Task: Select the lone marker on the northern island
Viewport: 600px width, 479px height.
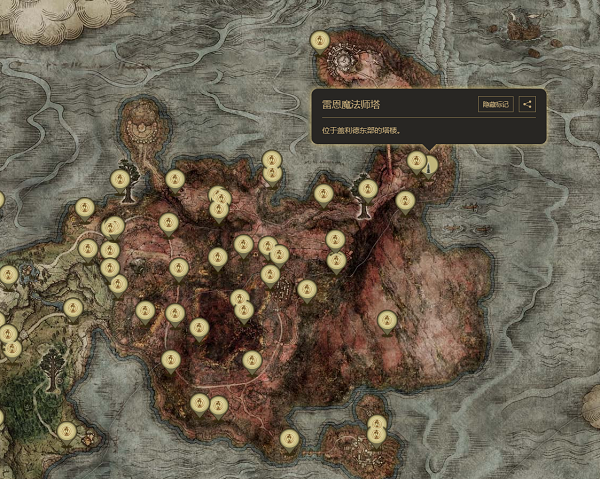Action: 319,40
